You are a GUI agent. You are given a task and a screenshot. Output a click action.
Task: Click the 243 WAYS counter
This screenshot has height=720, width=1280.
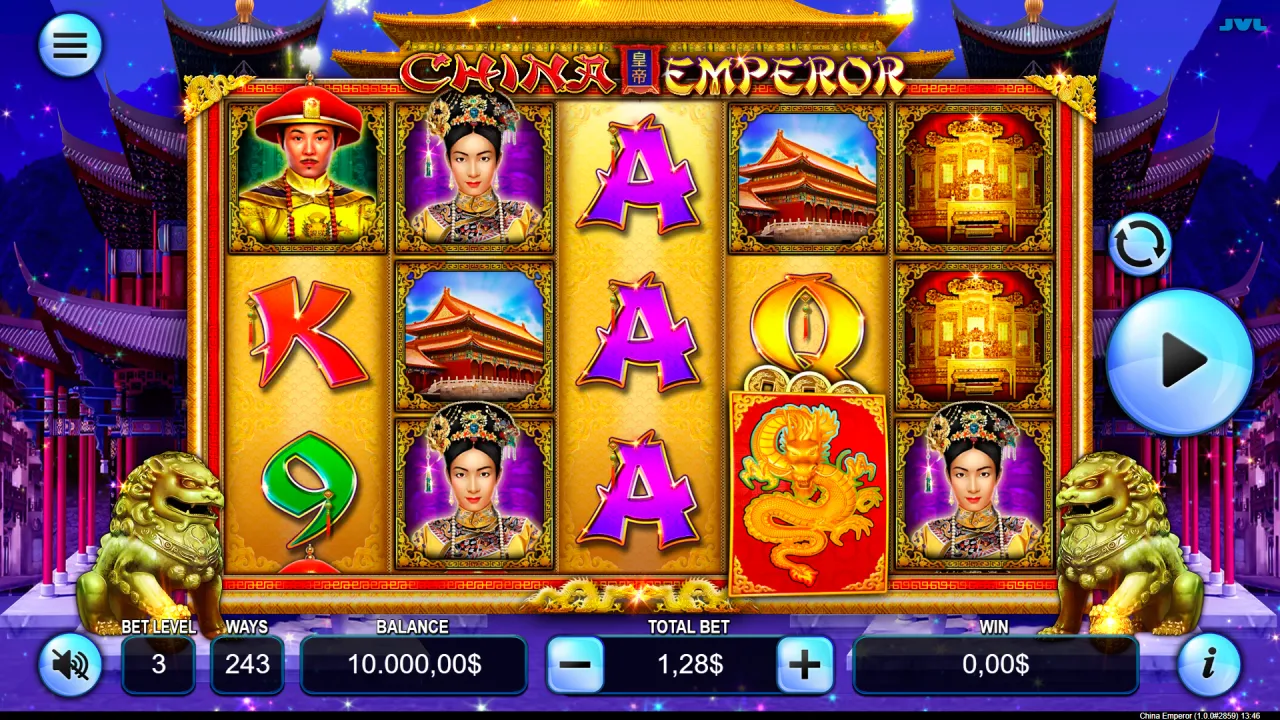click(x=246, y=664)
